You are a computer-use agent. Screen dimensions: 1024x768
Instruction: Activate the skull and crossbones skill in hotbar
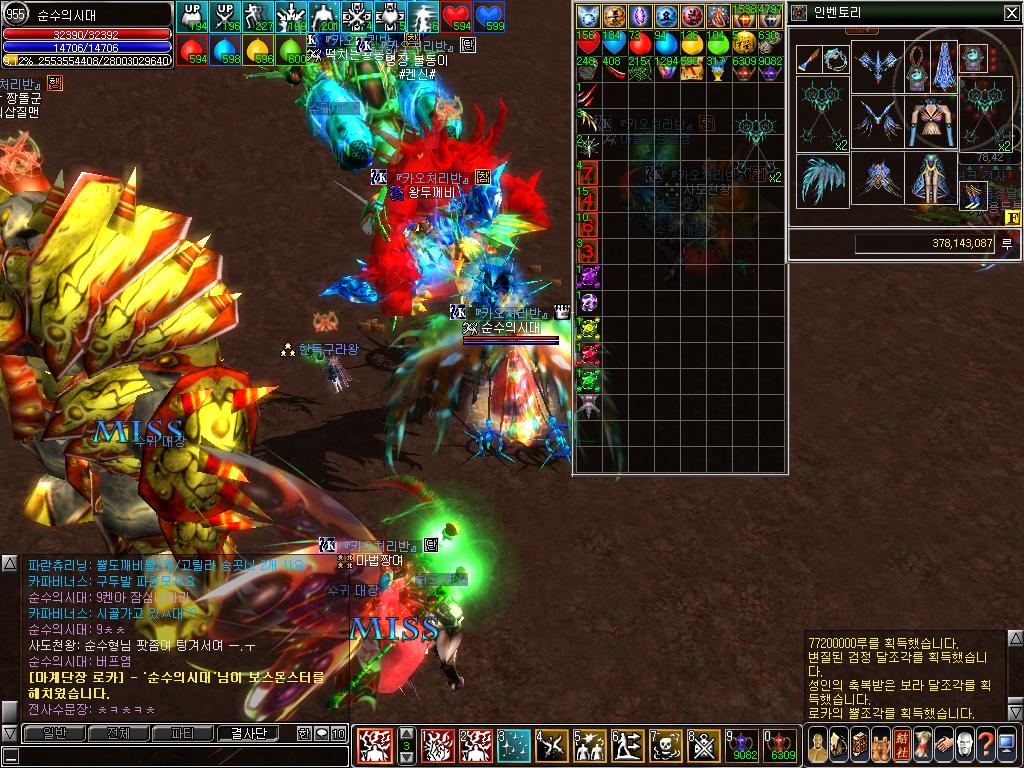coord(666,745)
